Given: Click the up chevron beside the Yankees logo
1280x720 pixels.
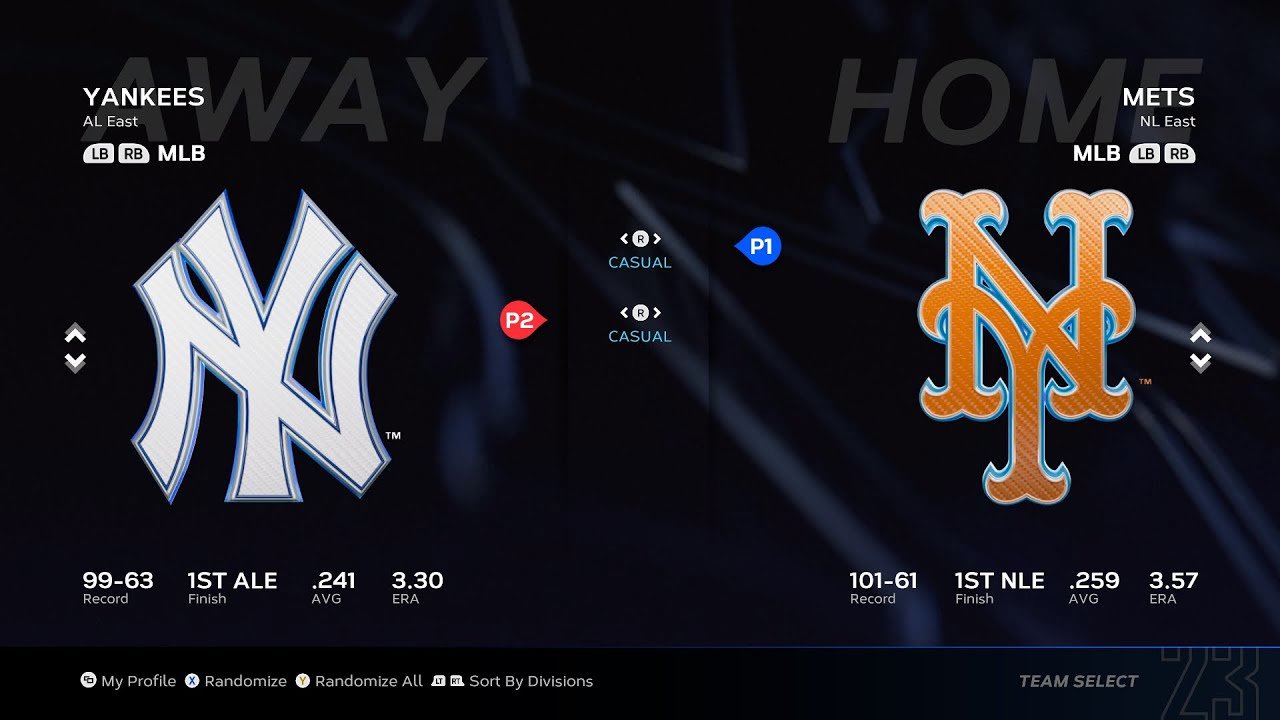Looking at the screenshot, I should pos(74,335).
